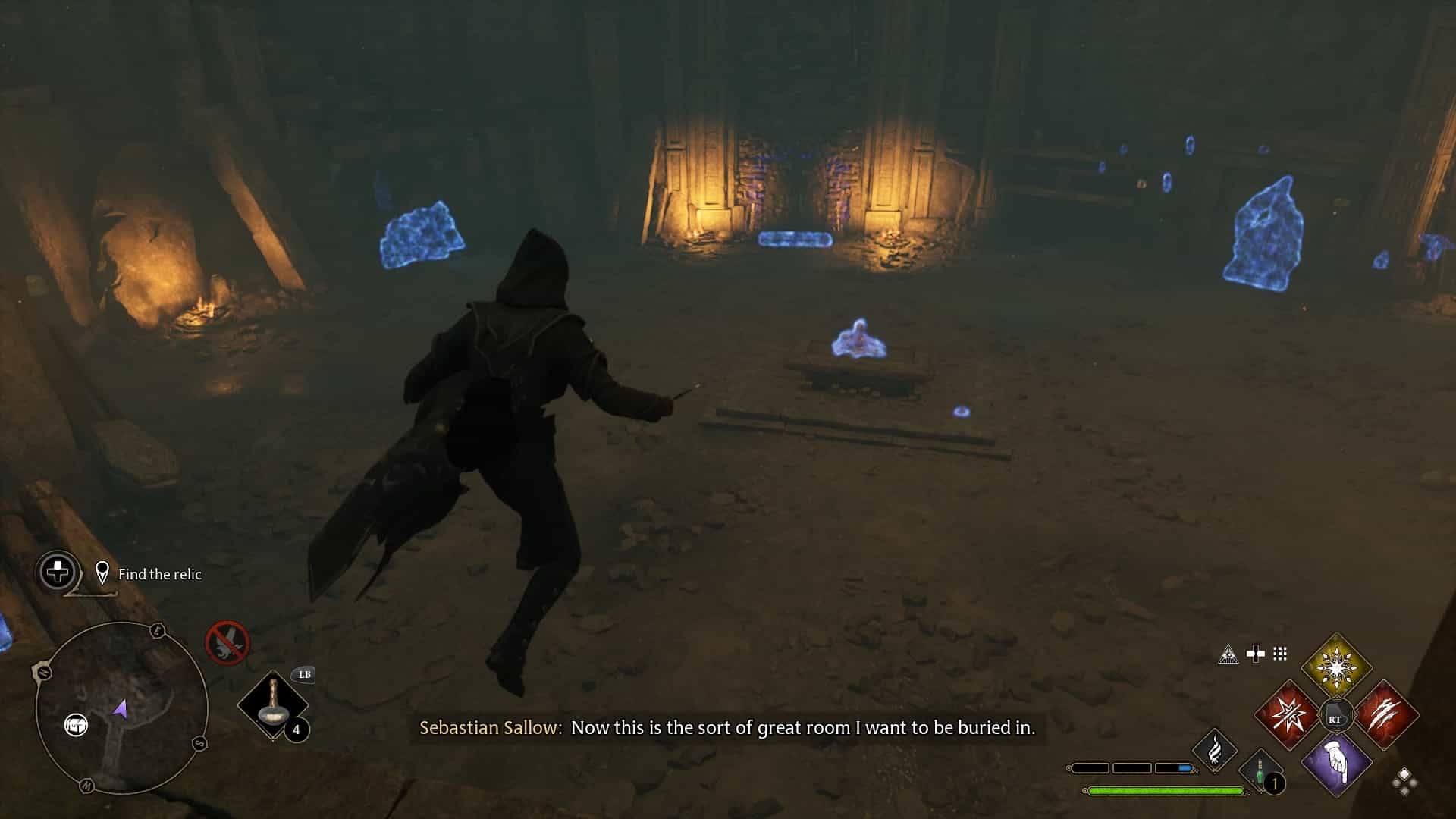Use the Wiggenweld potion icon
The height and width of the screenshot is (819, 1456).
coord(1260,771)
